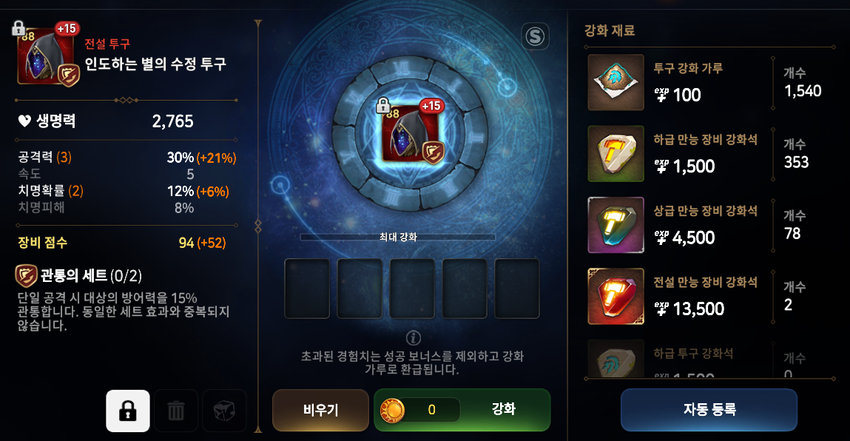Clear materials with the 비우기 button
This screenshot has height=441, width=850.
tap(320, 410)
